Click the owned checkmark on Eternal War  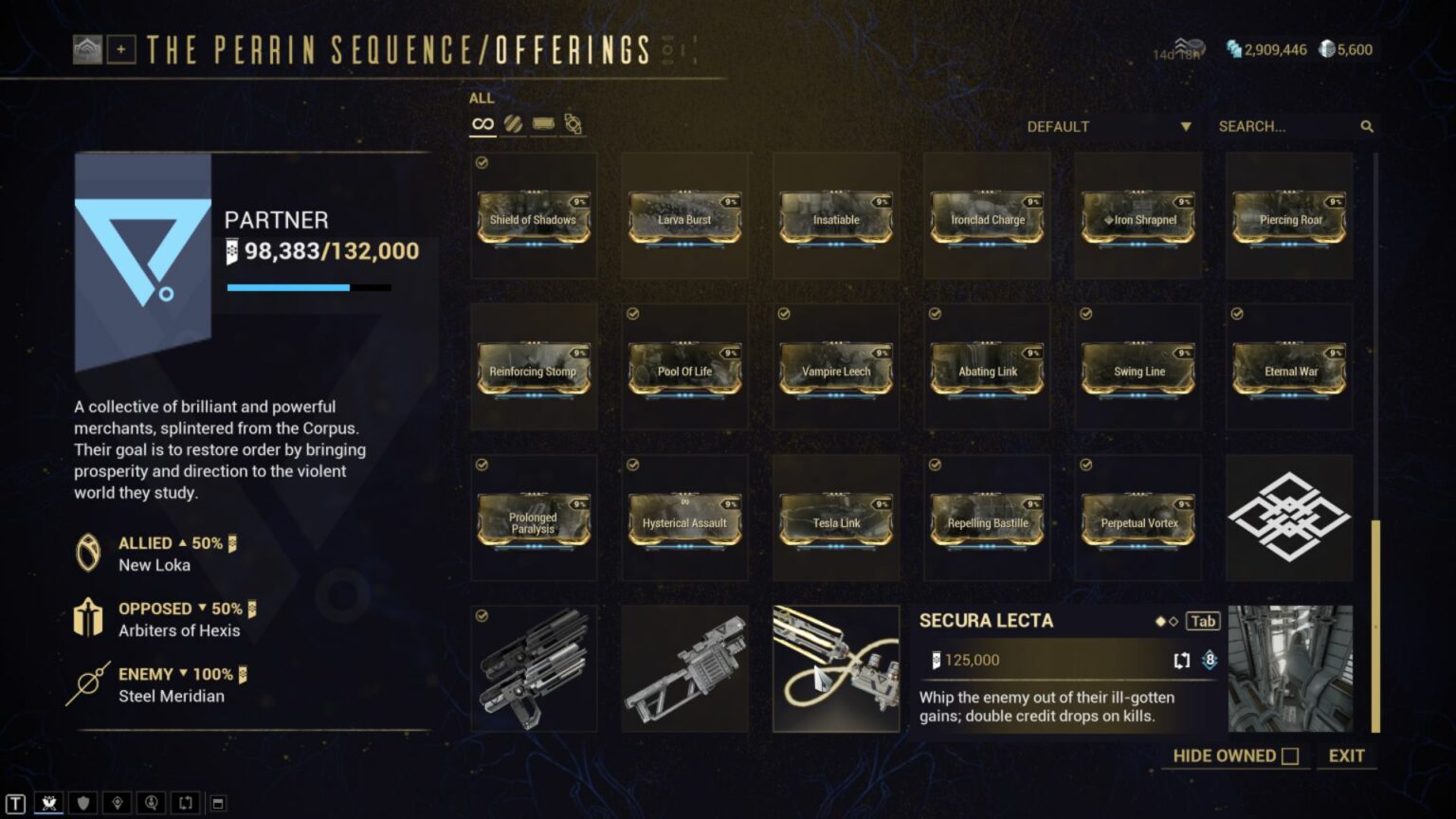coord(1238,315)
